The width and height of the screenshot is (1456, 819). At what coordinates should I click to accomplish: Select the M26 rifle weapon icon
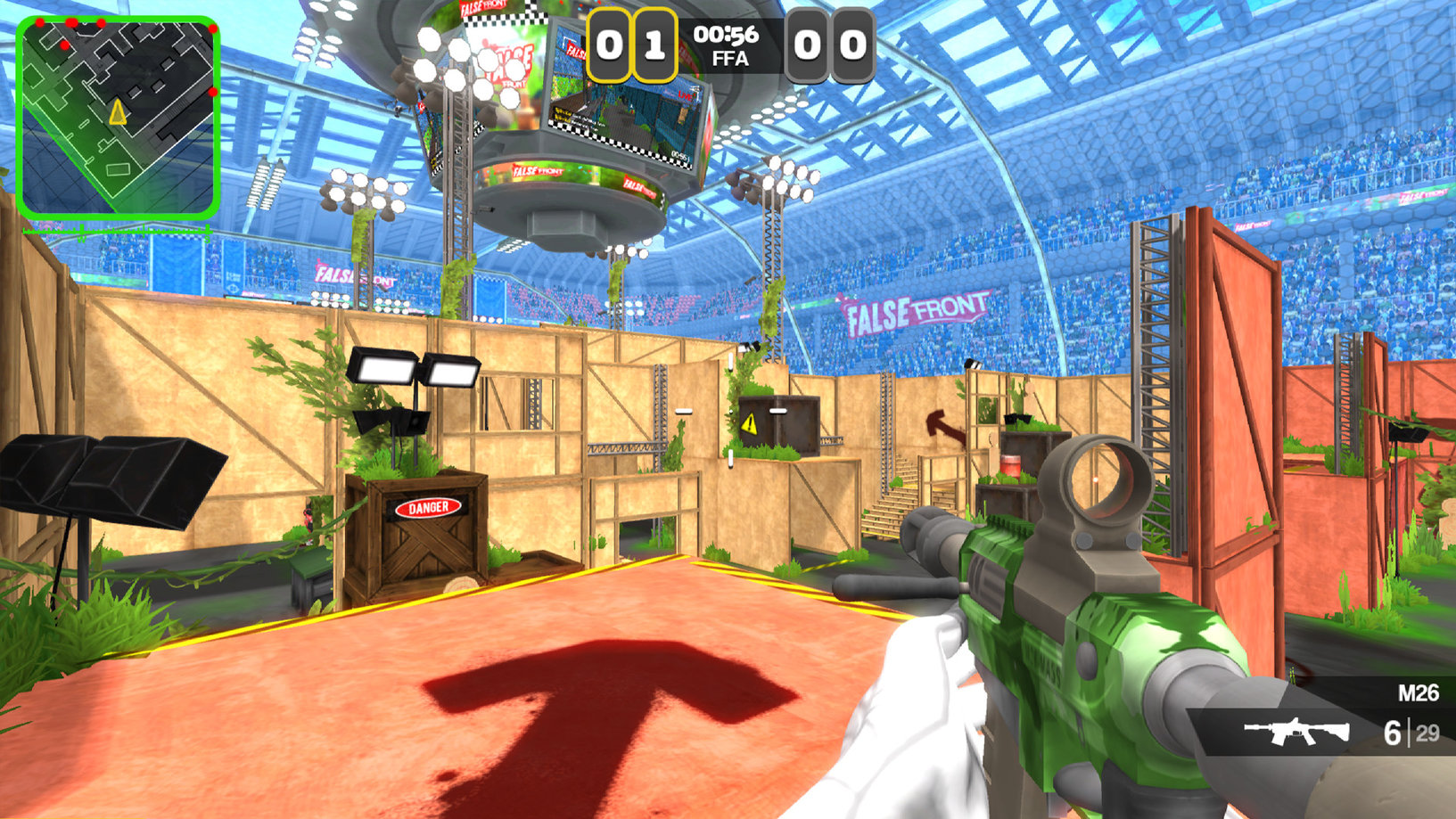click(1296, 732)
